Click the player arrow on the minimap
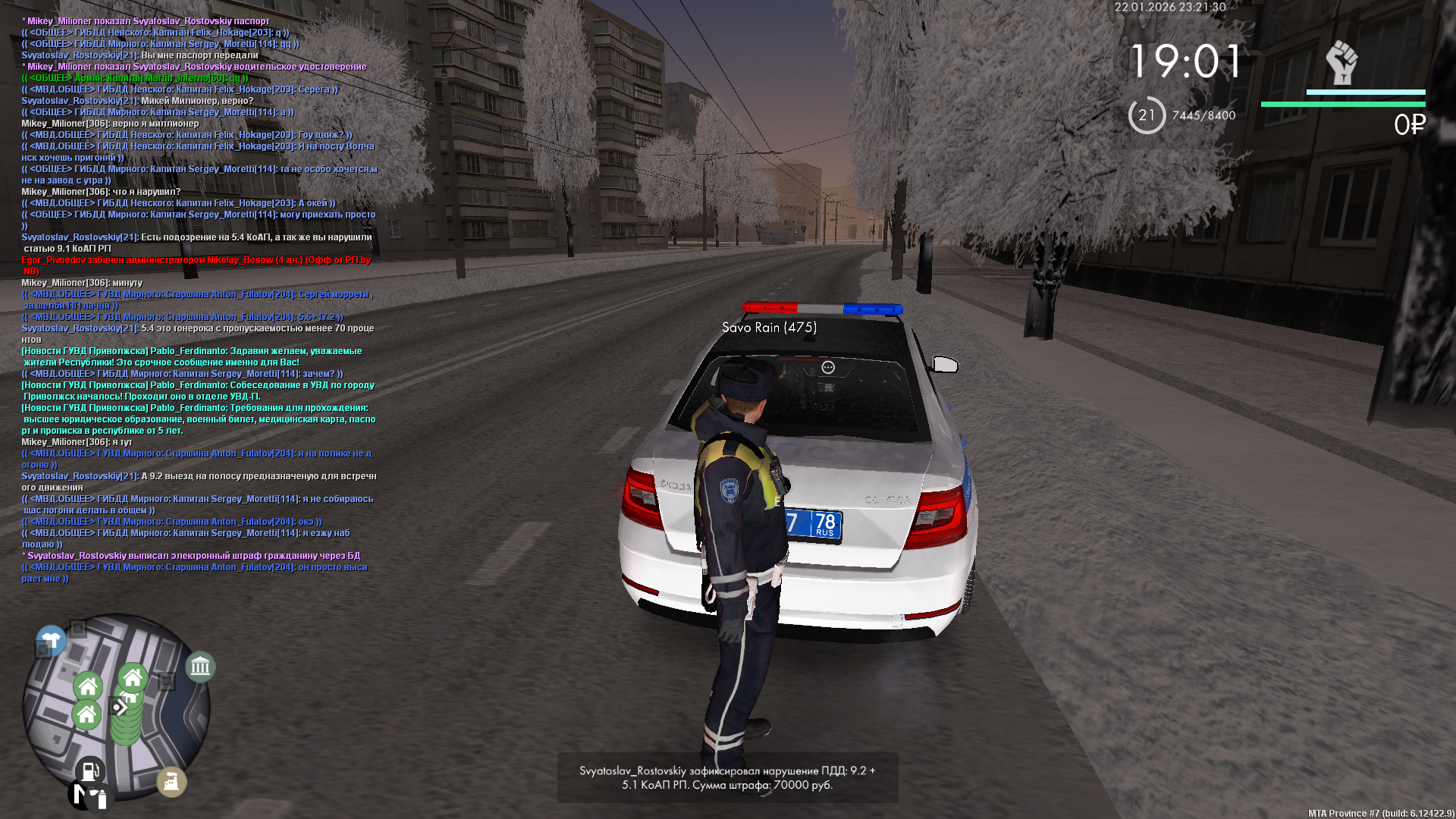Screen dimensions: 1456x819 click(119, 708)
